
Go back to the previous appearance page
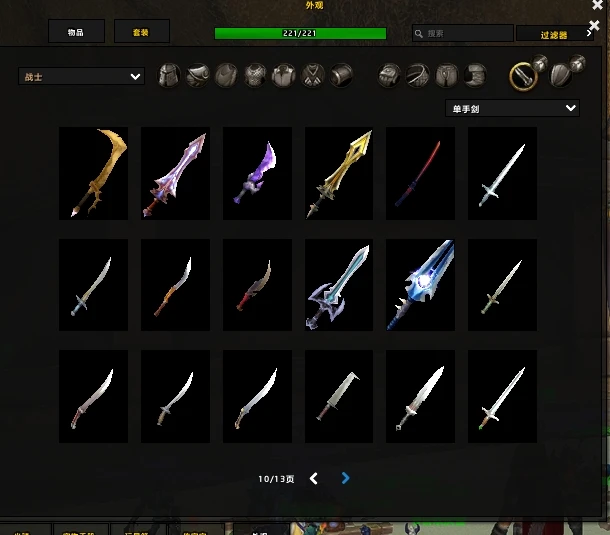[x=314, y=479]
